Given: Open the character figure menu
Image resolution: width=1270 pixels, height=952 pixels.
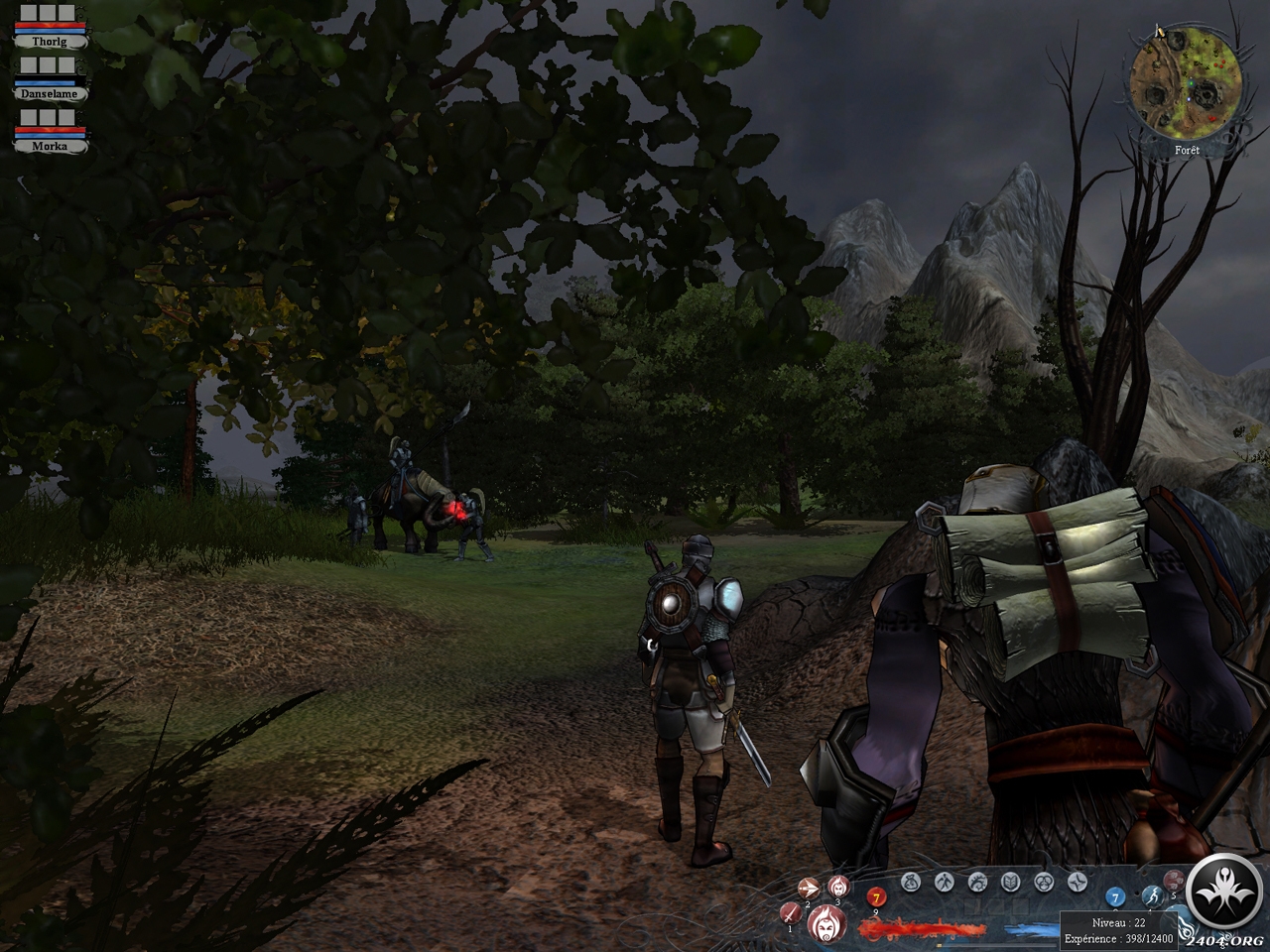Looking at the screenshot, I should point(944,881).
